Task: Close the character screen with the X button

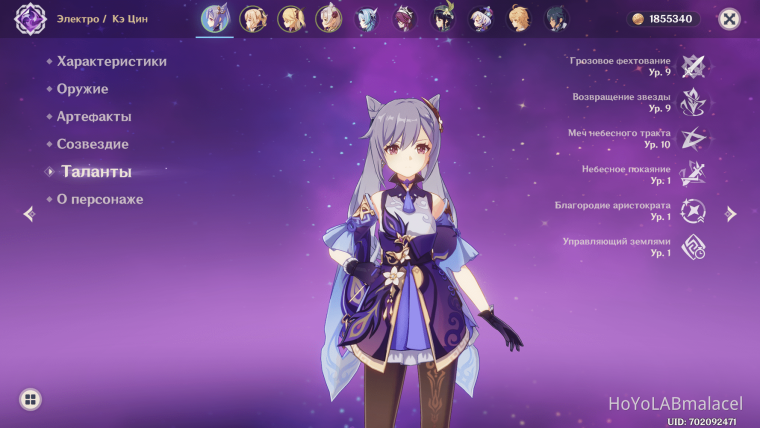Action: (x=731, y=18)
